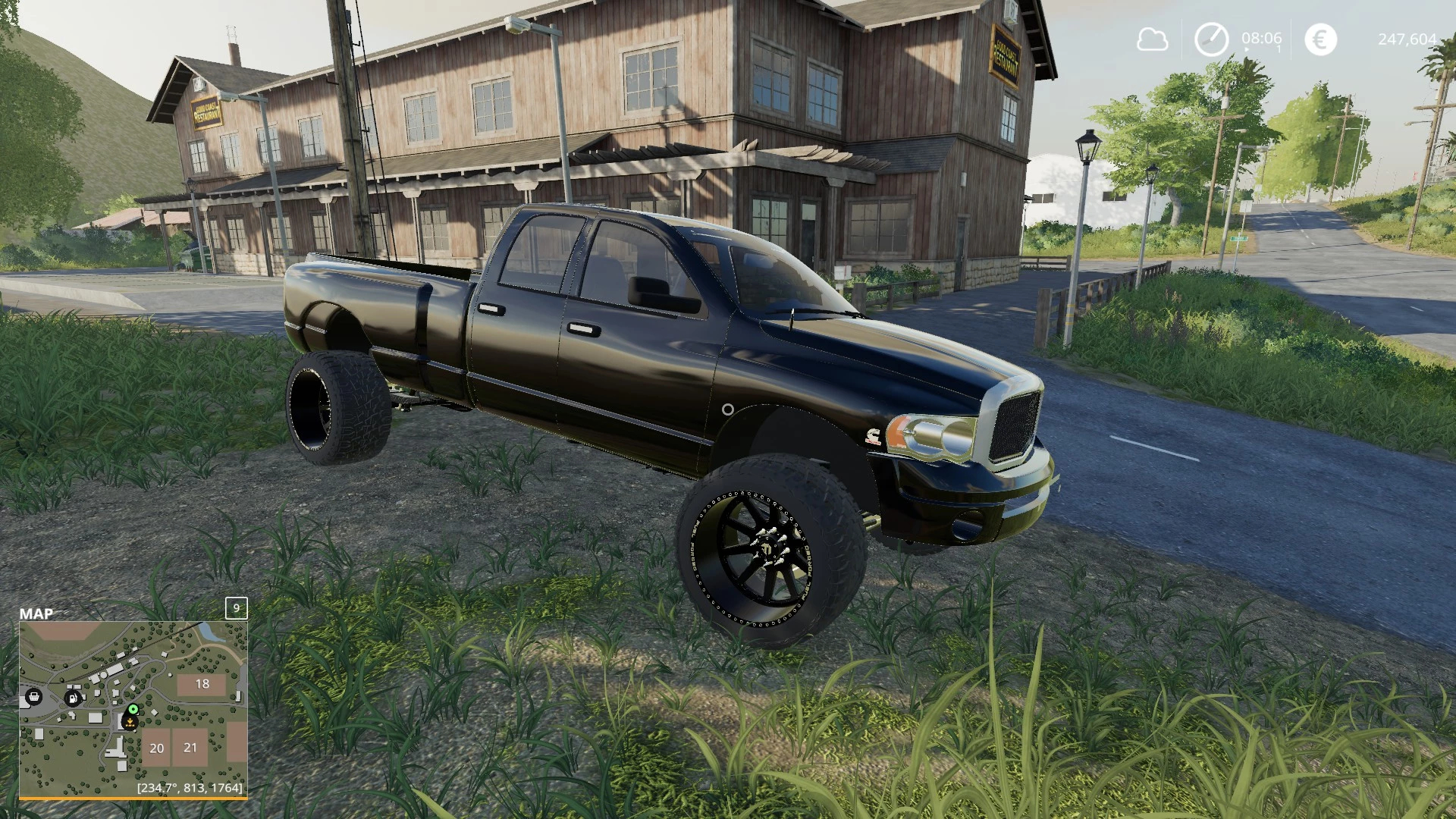
Task: Select the shop basket marker on minimap
Action: 33,696
